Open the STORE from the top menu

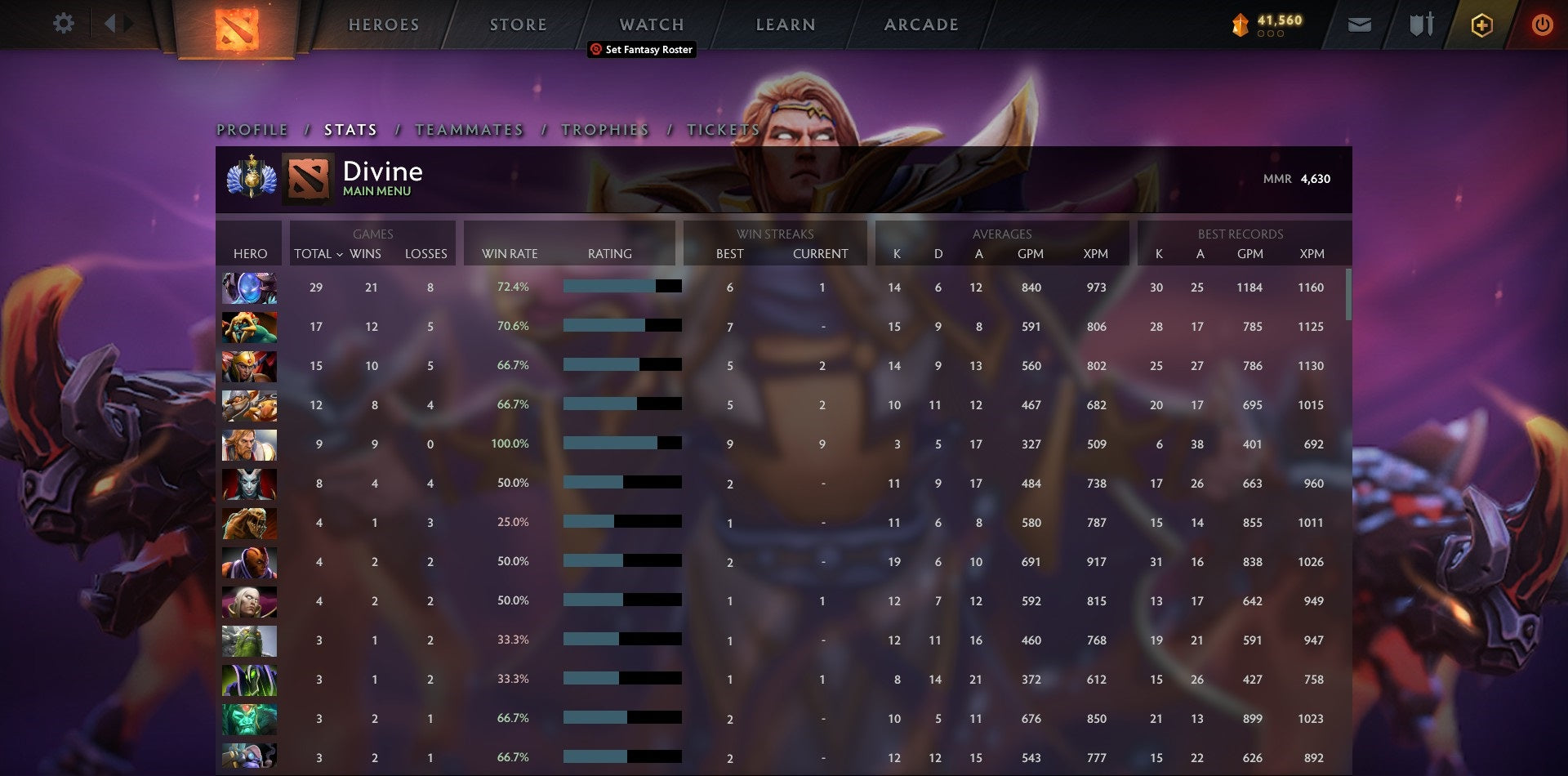tap(518, 25)
